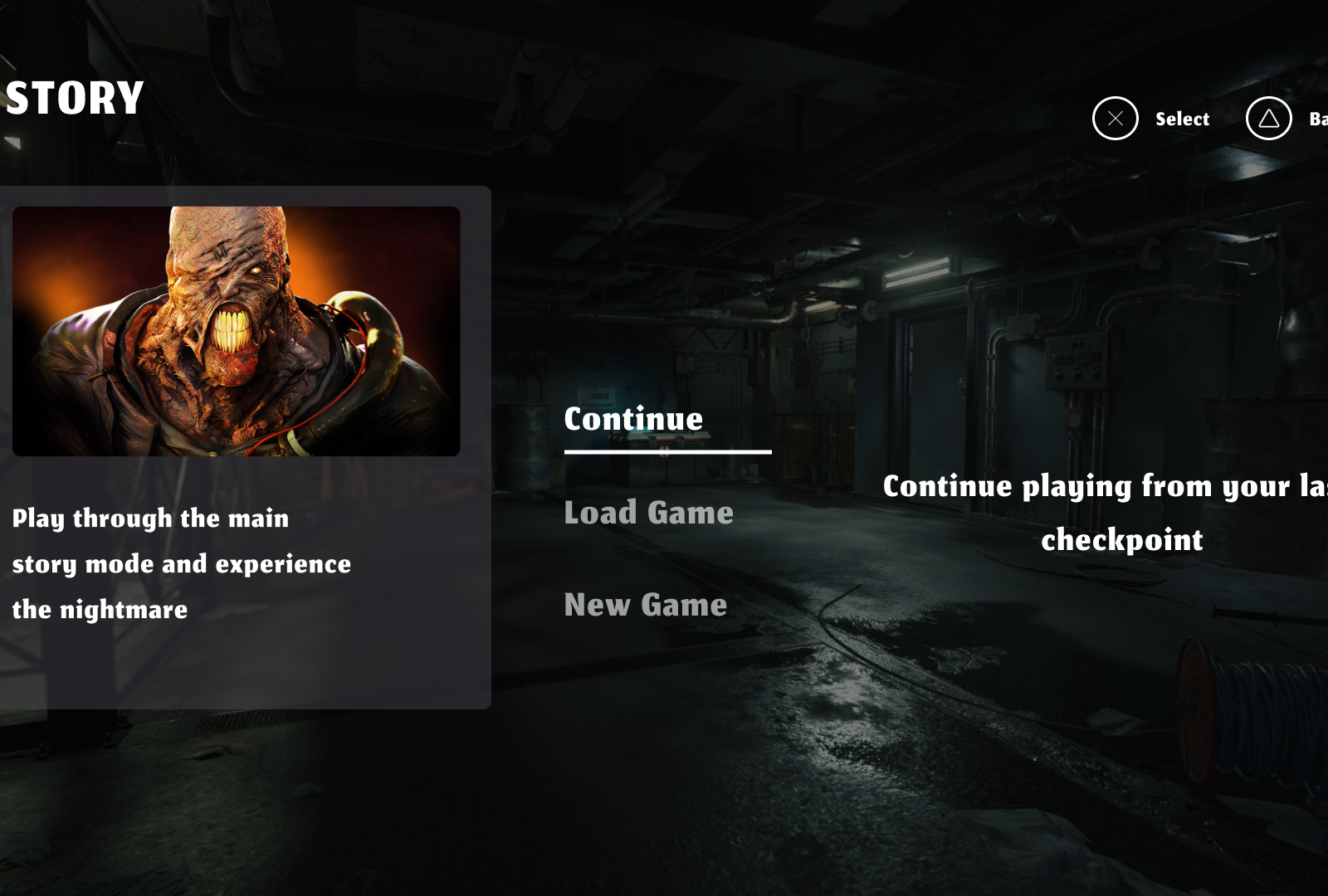Image resolution: width=1328 pixels, height=896 pixels.
Task: Click the Select label in top bar
Action: coord(1182,119)
